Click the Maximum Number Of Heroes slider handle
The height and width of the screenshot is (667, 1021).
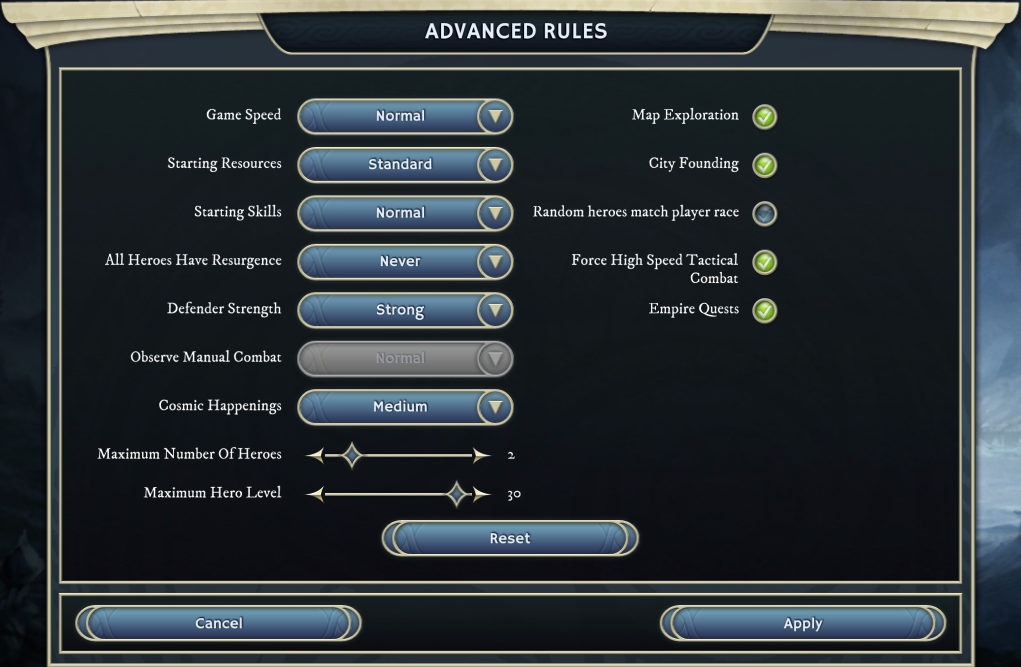coord(351,456)
